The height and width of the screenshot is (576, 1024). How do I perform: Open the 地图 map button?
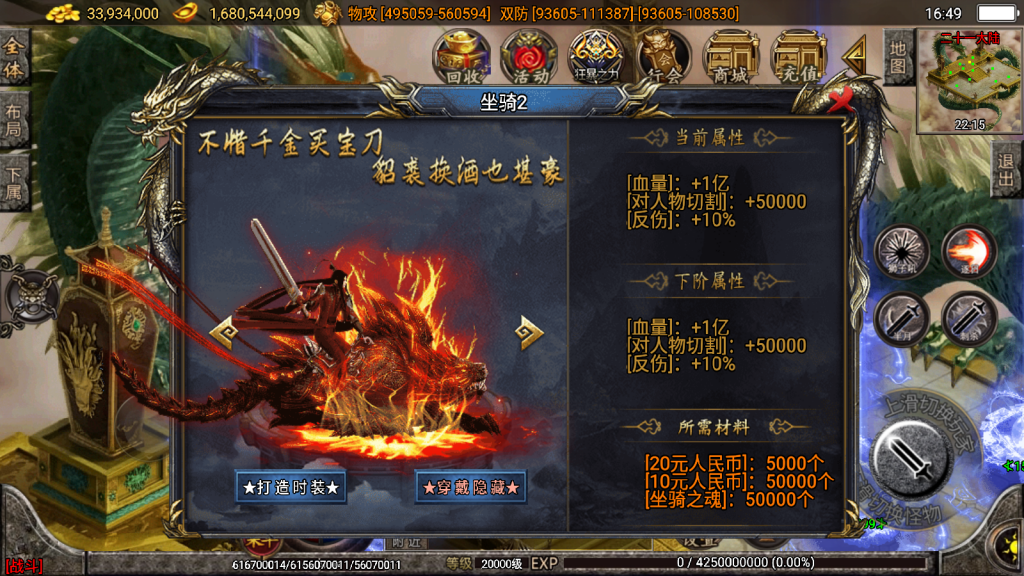[898, 56]
